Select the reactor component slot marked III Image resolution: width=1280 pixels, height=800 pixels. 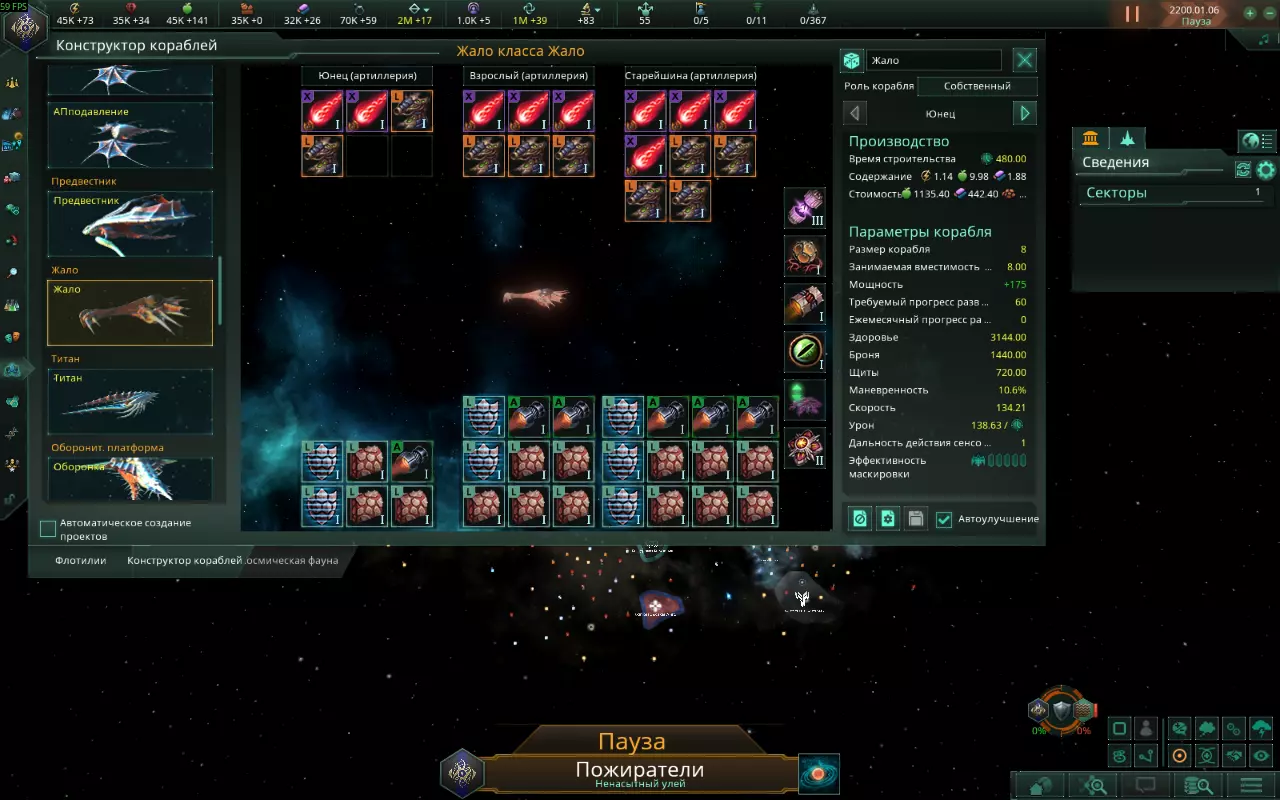point(805,208)
